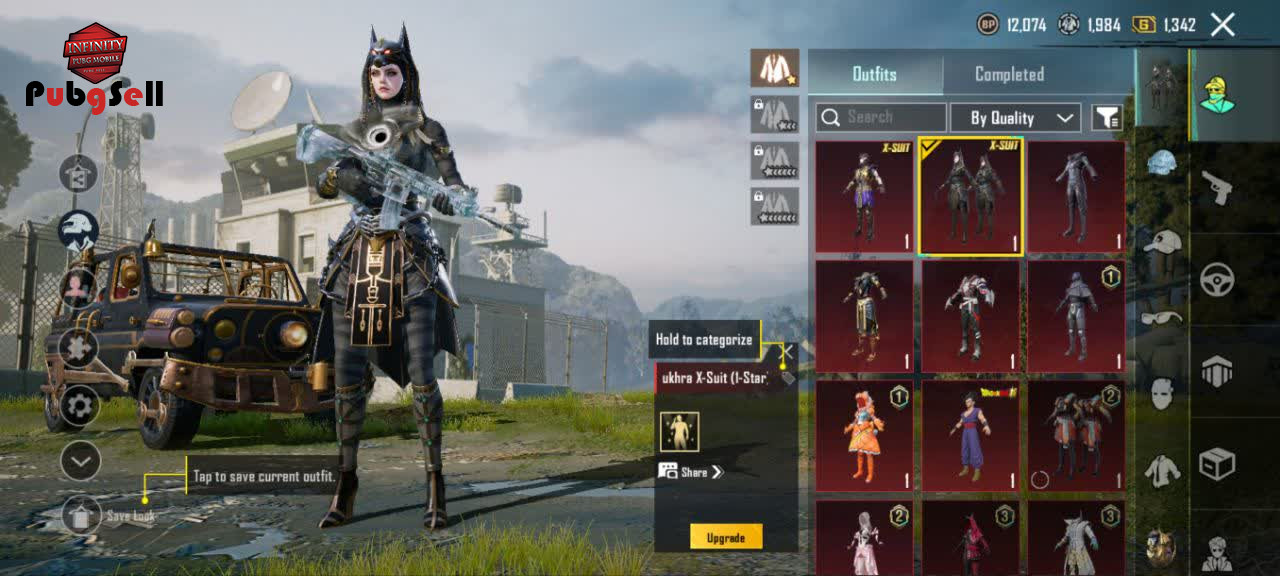Open the outfit filter options

point(1106,118)
